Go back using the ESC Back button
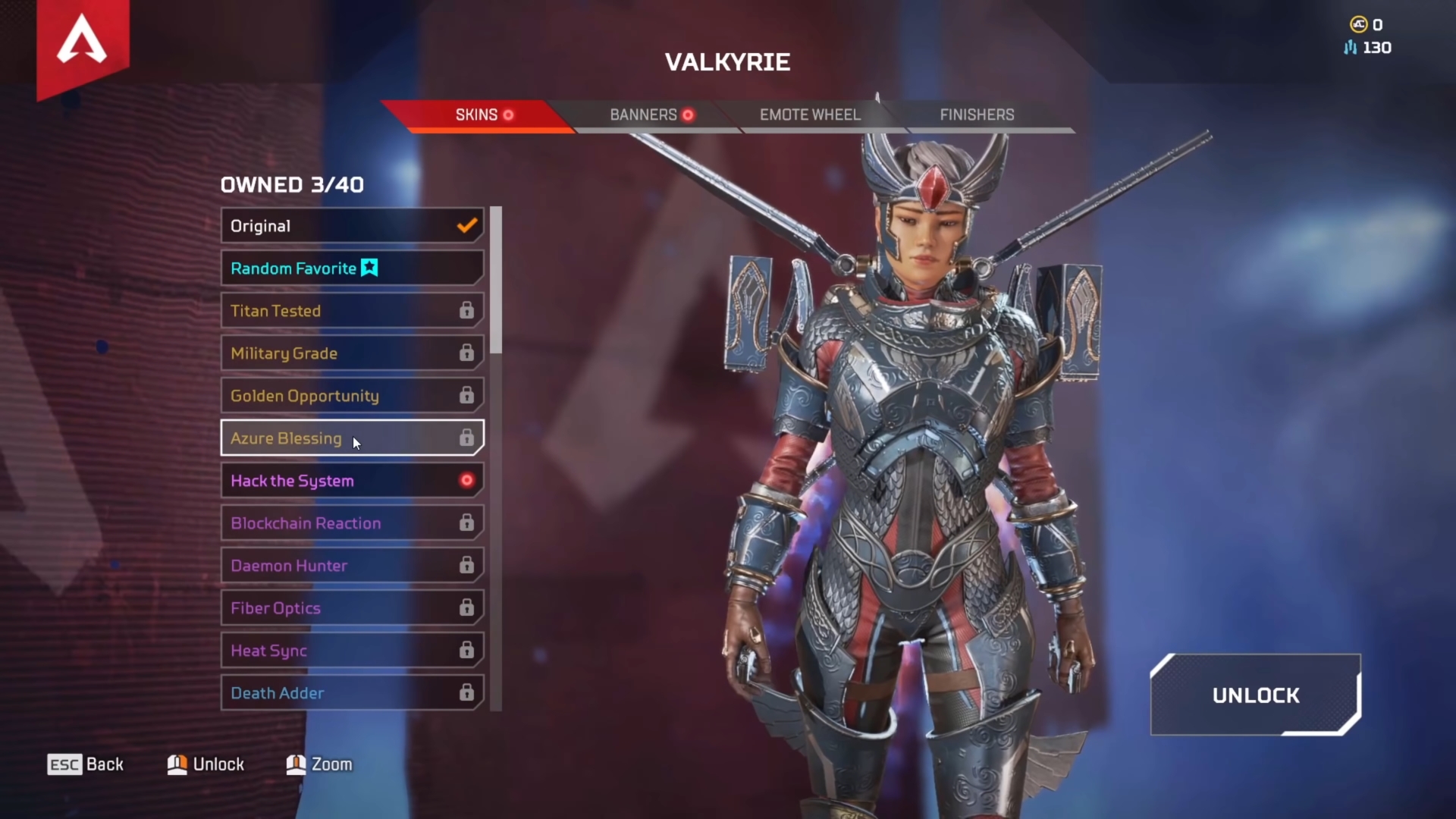The height and width of the screenshot is (819, 1456). coord(86,764)
